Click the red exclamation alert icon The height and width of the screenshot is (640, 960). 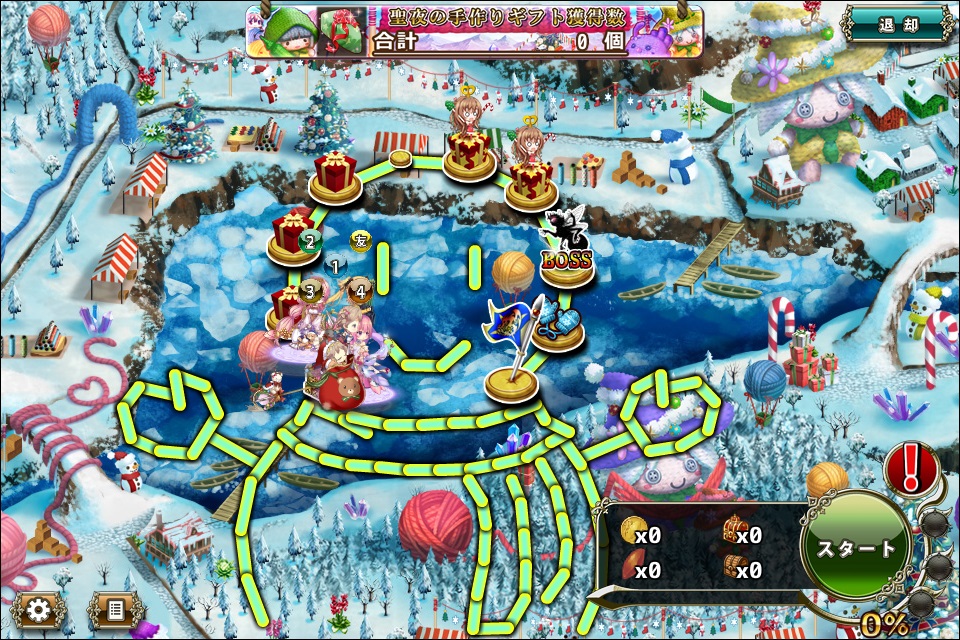(x=912, y=467)
